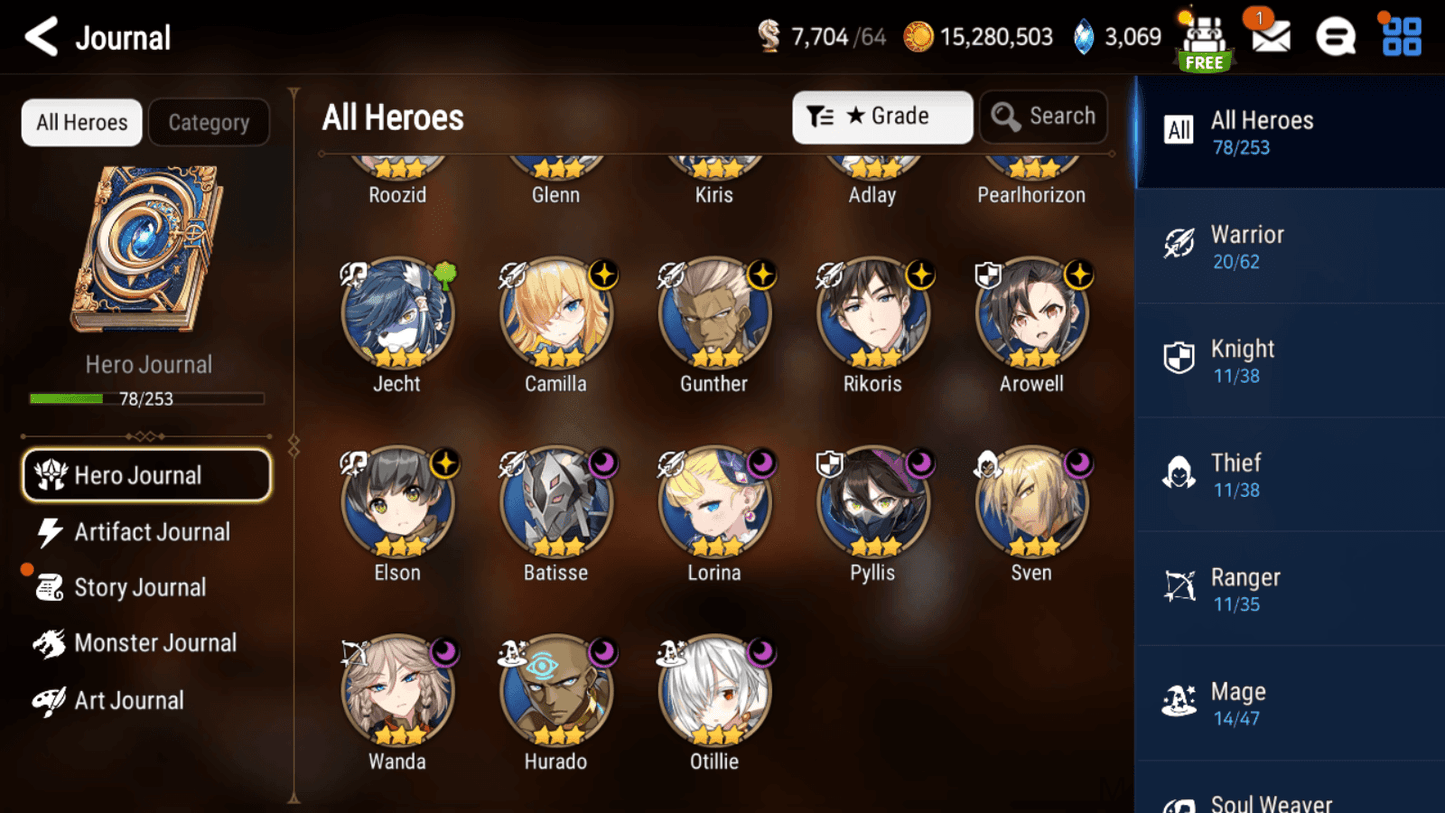Open the Search function
This screenshot has width=1445, height=813.
[x=1044, y=117]
